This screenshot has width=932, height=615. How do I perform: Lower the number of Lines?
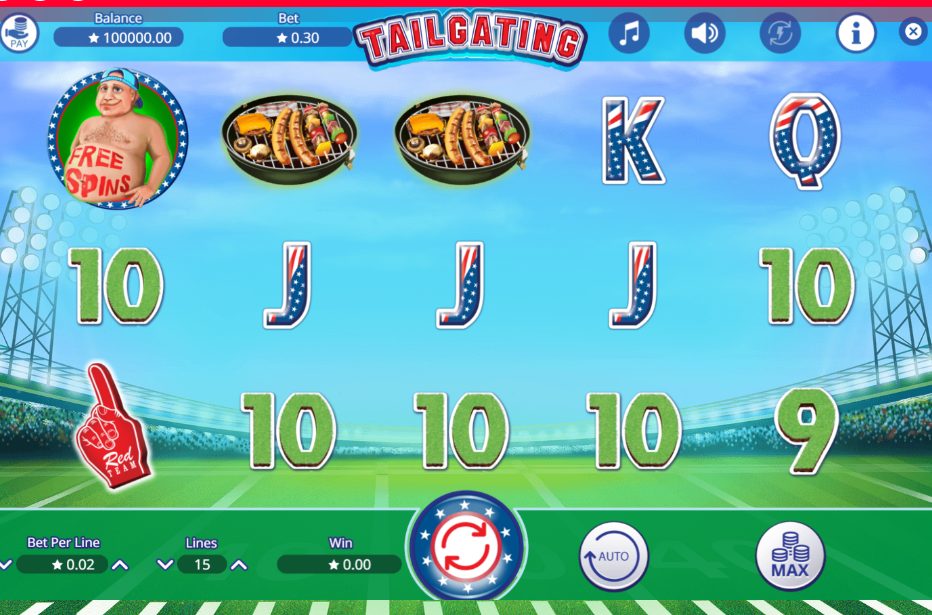(165, 565)
